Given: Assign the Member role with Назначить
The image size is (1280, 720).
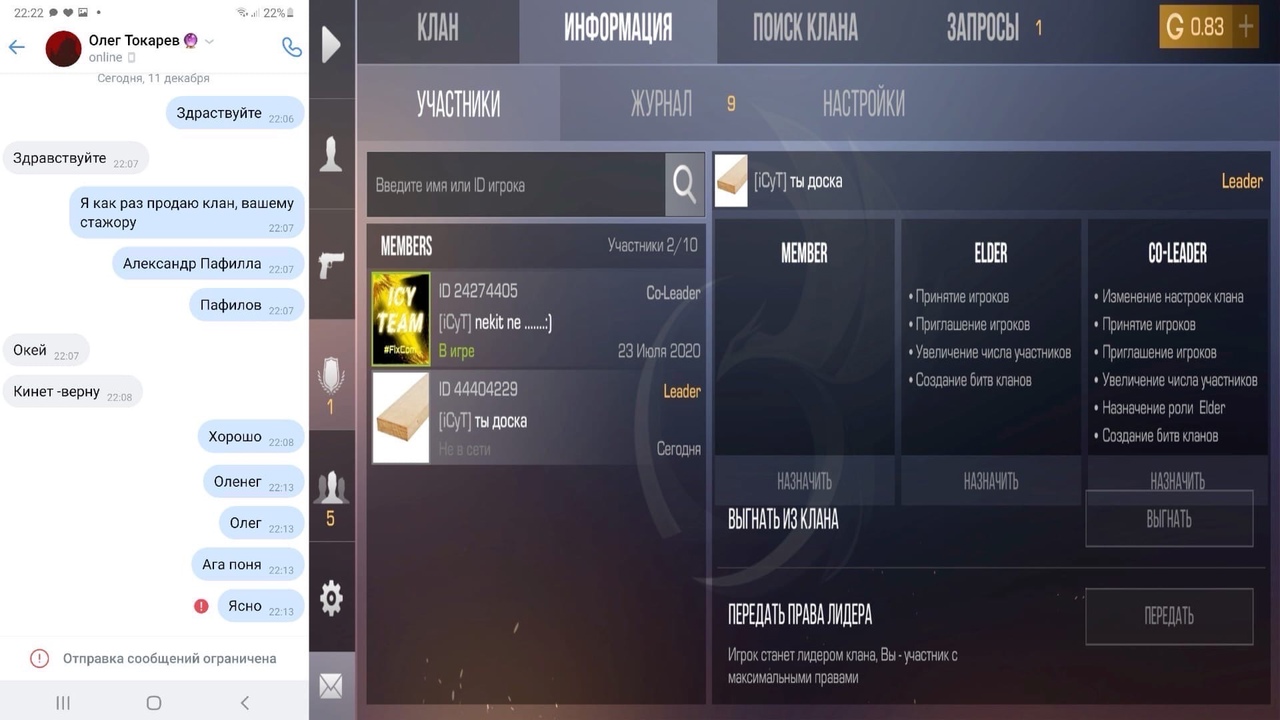Looking at the screenshot, I should tap(804, 482).
